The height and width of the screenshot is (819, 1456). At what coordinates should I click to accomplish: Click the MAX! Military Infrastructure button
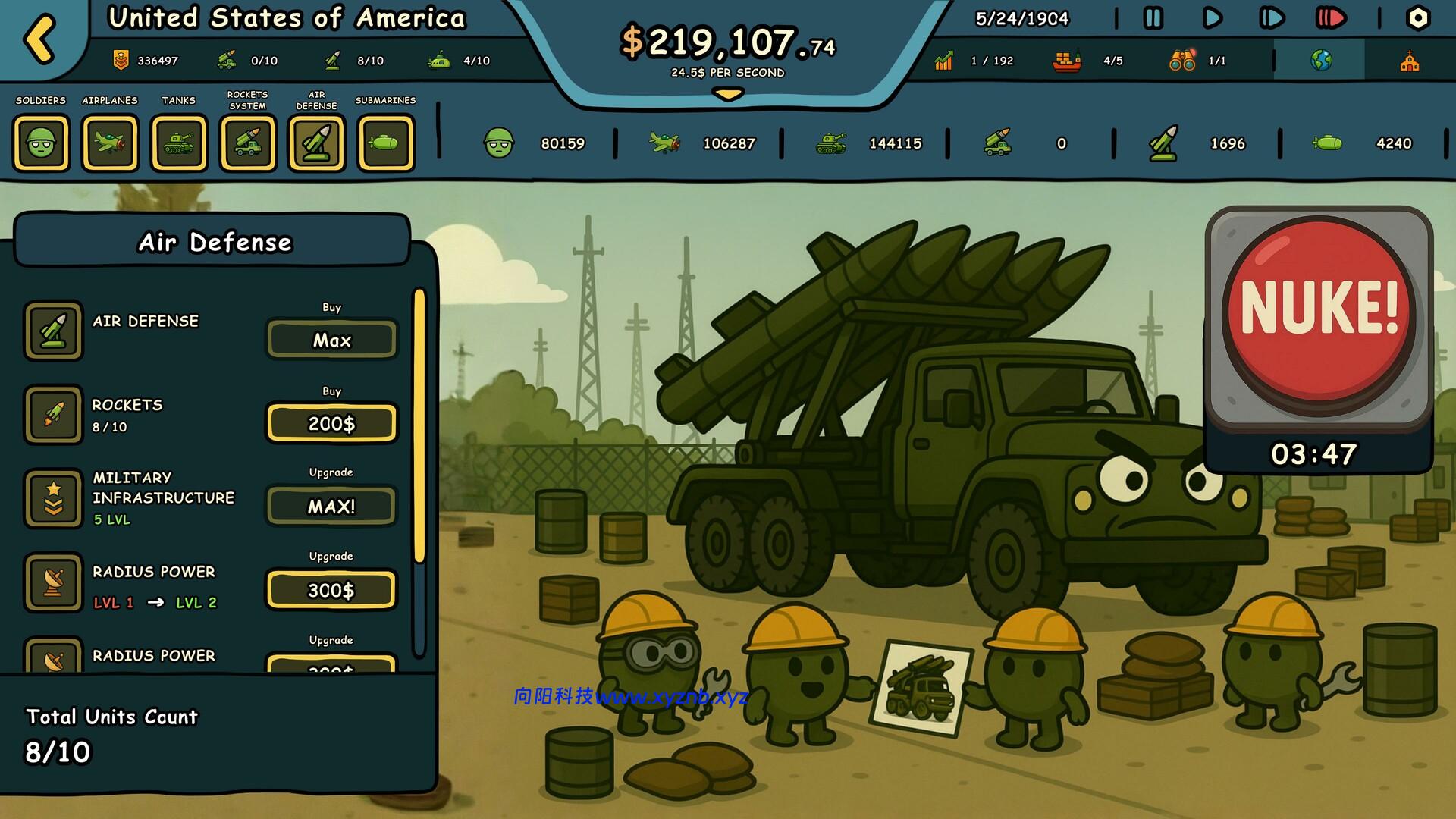click(331, 507)
